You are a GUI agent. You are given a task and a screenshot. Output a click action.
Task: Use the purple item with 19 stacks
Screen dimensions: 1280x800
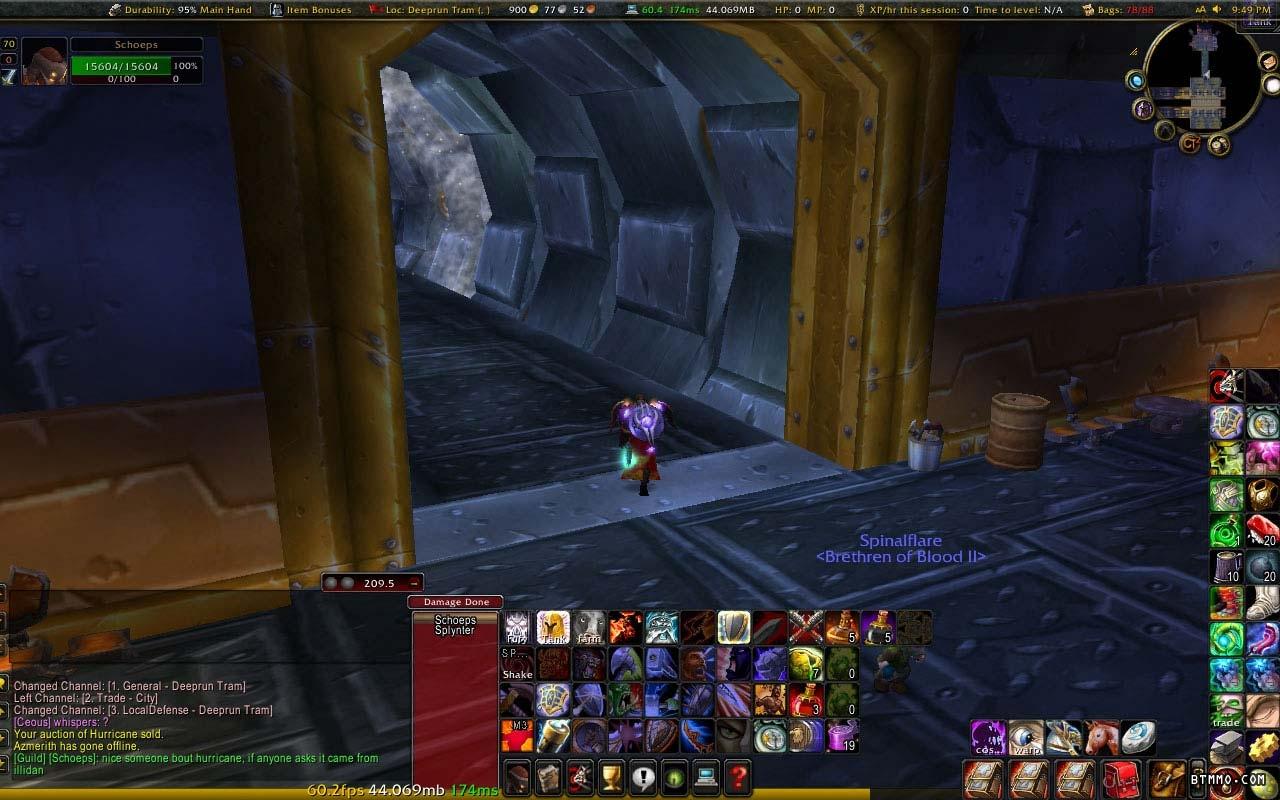pos(843,735)
